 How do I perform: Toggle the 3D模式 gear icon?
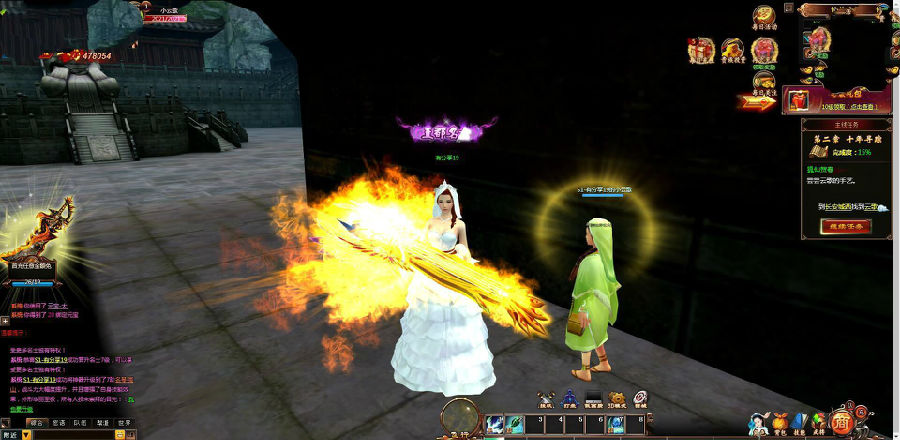point(617,398)
